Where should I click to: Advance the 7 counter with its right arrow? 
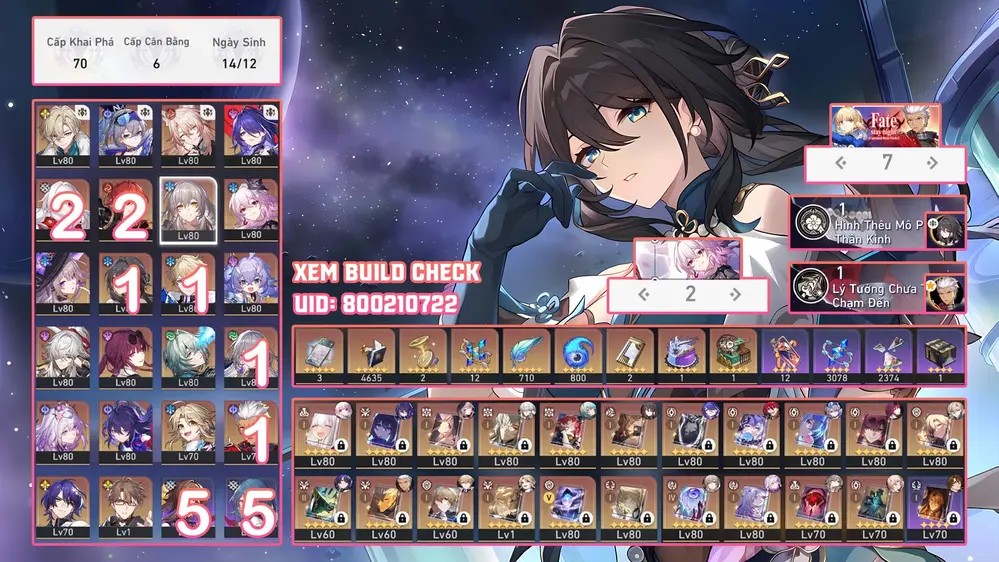(933, 162)
